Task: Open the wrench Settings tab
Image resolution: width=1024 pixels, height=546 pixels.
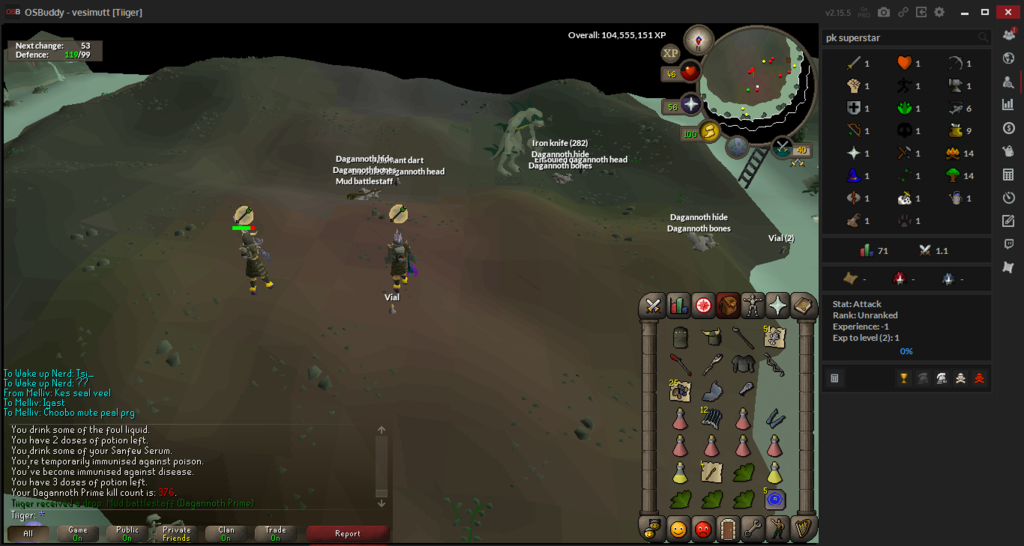Action: tap(753, 527)
